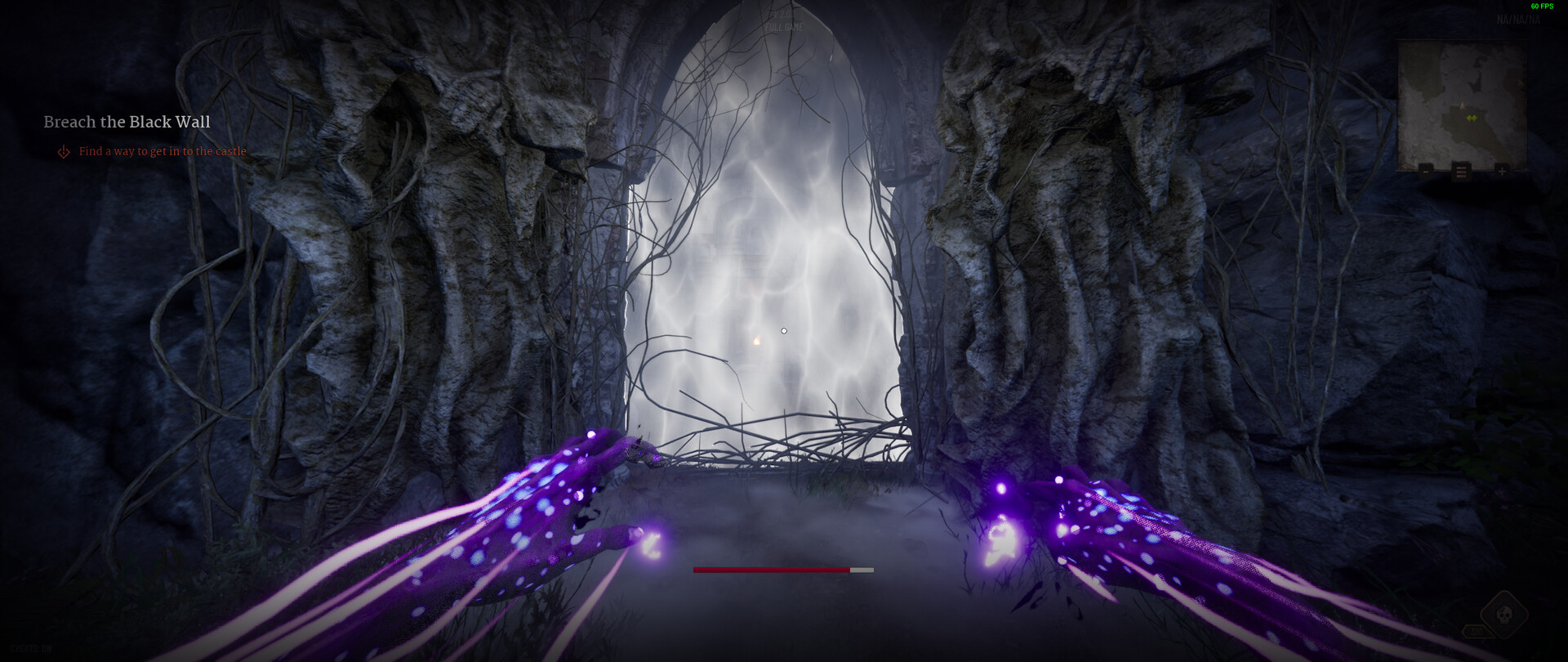Expand the Breach the Black Wall quest header
Screen dimensions: 1568x662
pyautogui.click(x=127, y=122)
